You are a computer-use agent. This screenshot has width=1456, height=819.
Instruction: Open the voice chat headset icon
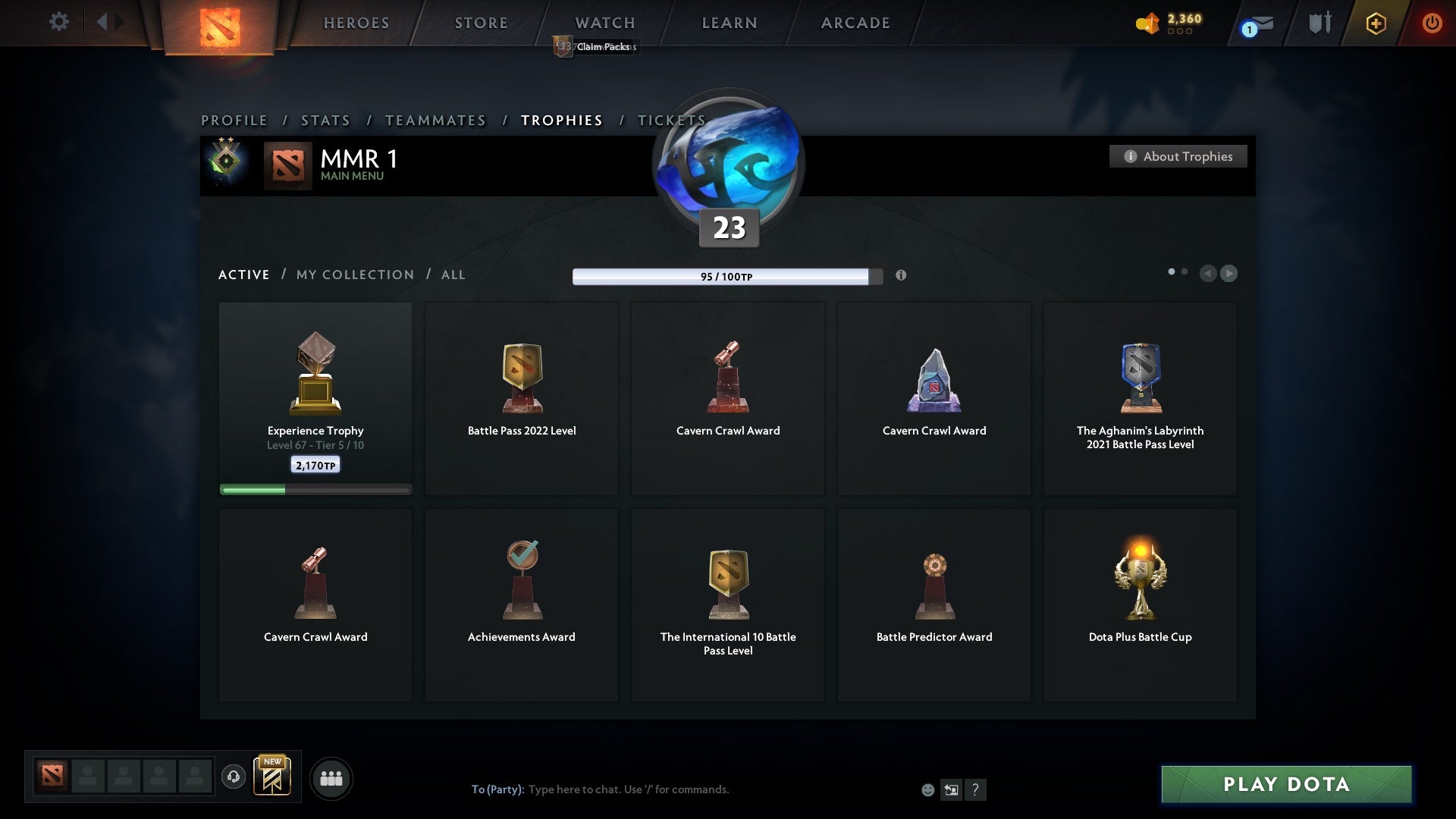(234, 777)
